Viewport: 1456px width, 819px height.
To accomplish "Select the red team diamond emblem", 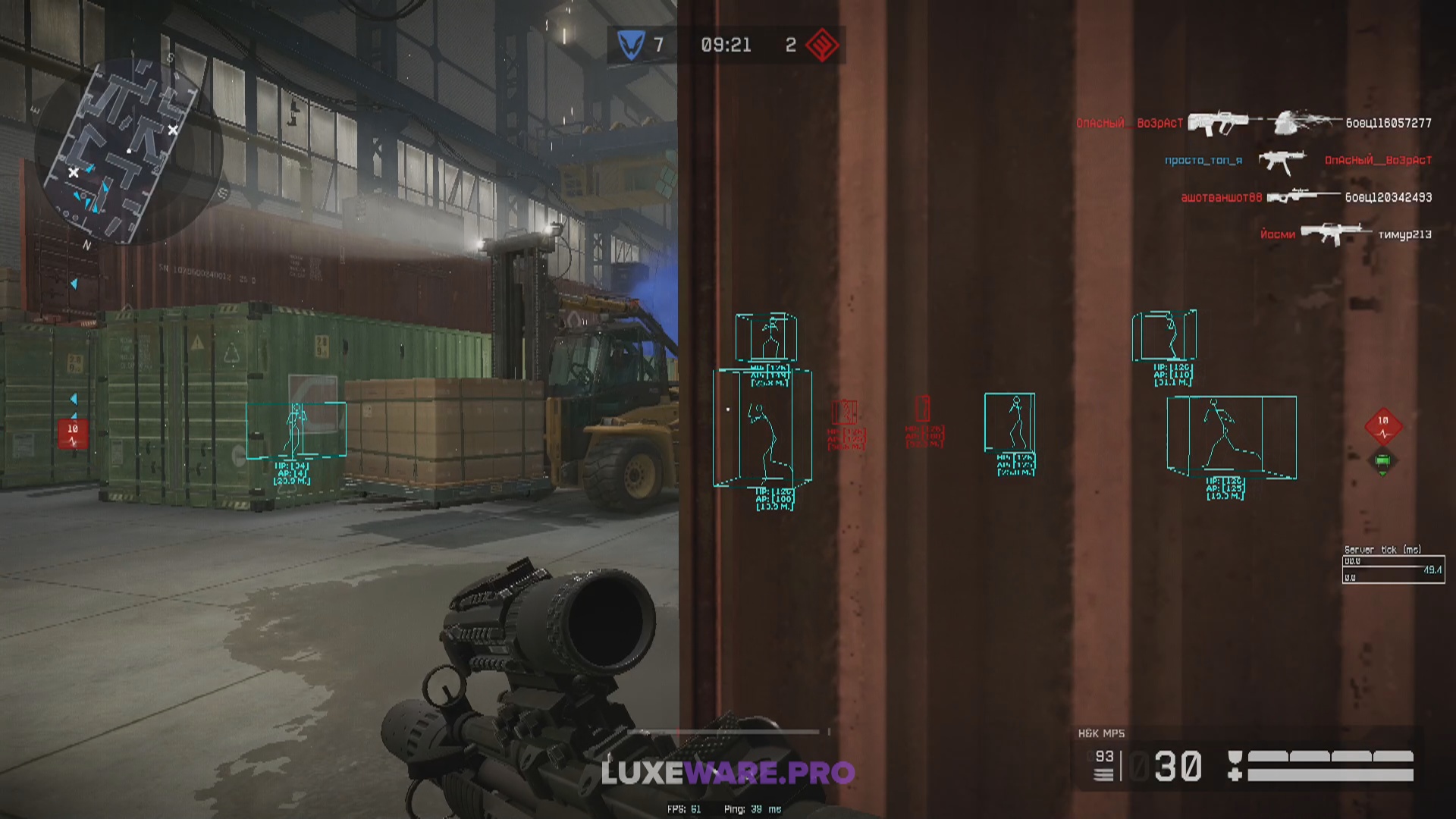I will [x=821, y=45].
